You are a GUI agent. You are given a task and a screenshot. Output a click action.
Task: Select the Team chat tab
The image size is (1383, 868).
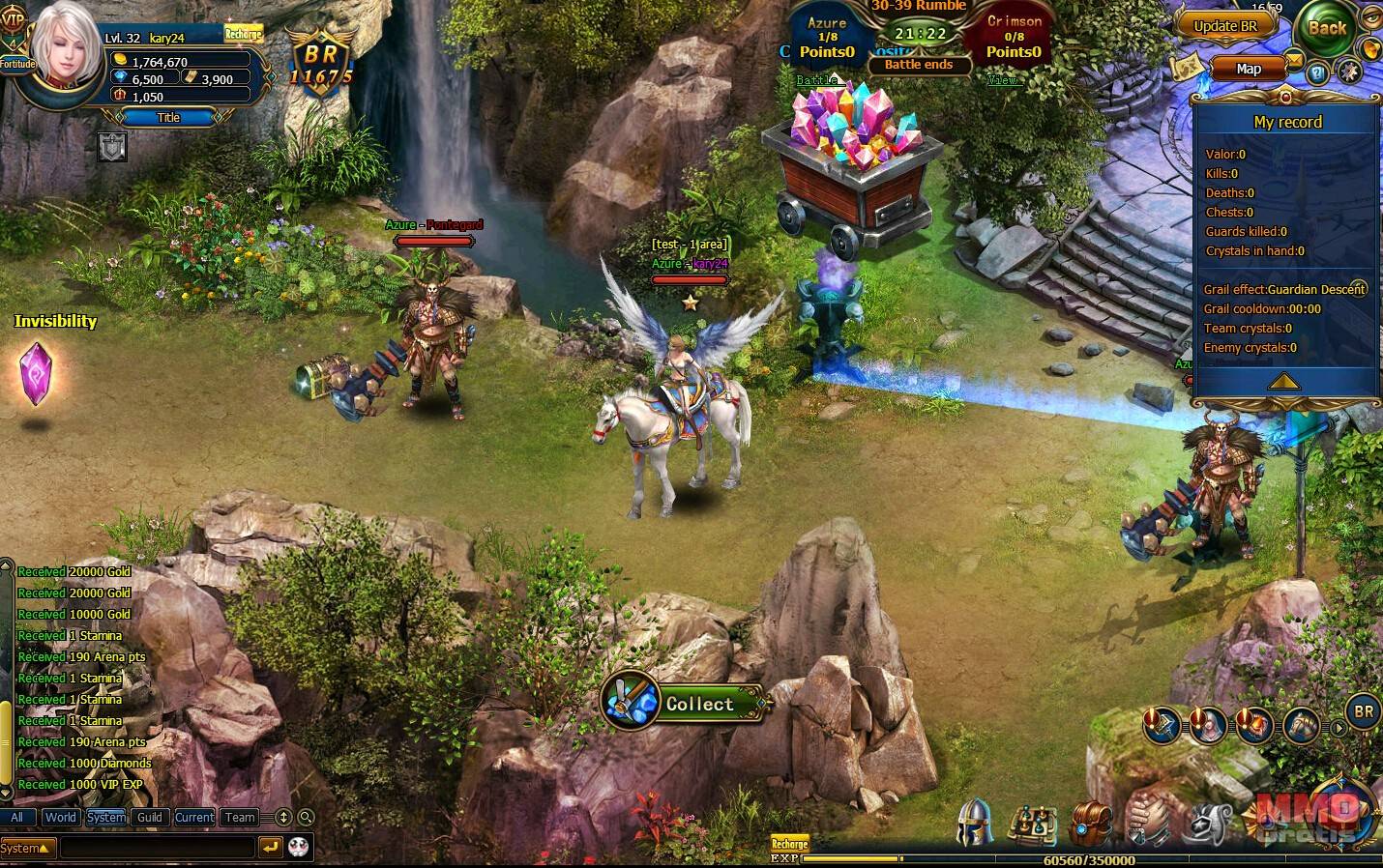(x=240, y=817)
